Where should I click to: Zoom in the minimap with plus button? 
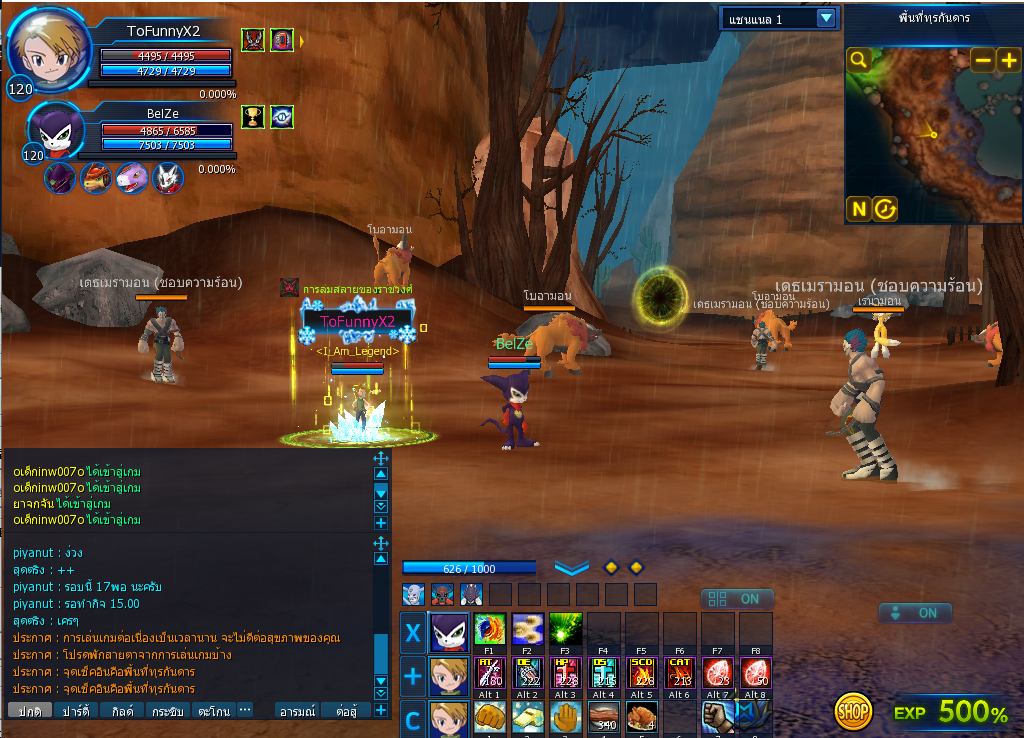pyautogui.click(x=1008, y=60)
